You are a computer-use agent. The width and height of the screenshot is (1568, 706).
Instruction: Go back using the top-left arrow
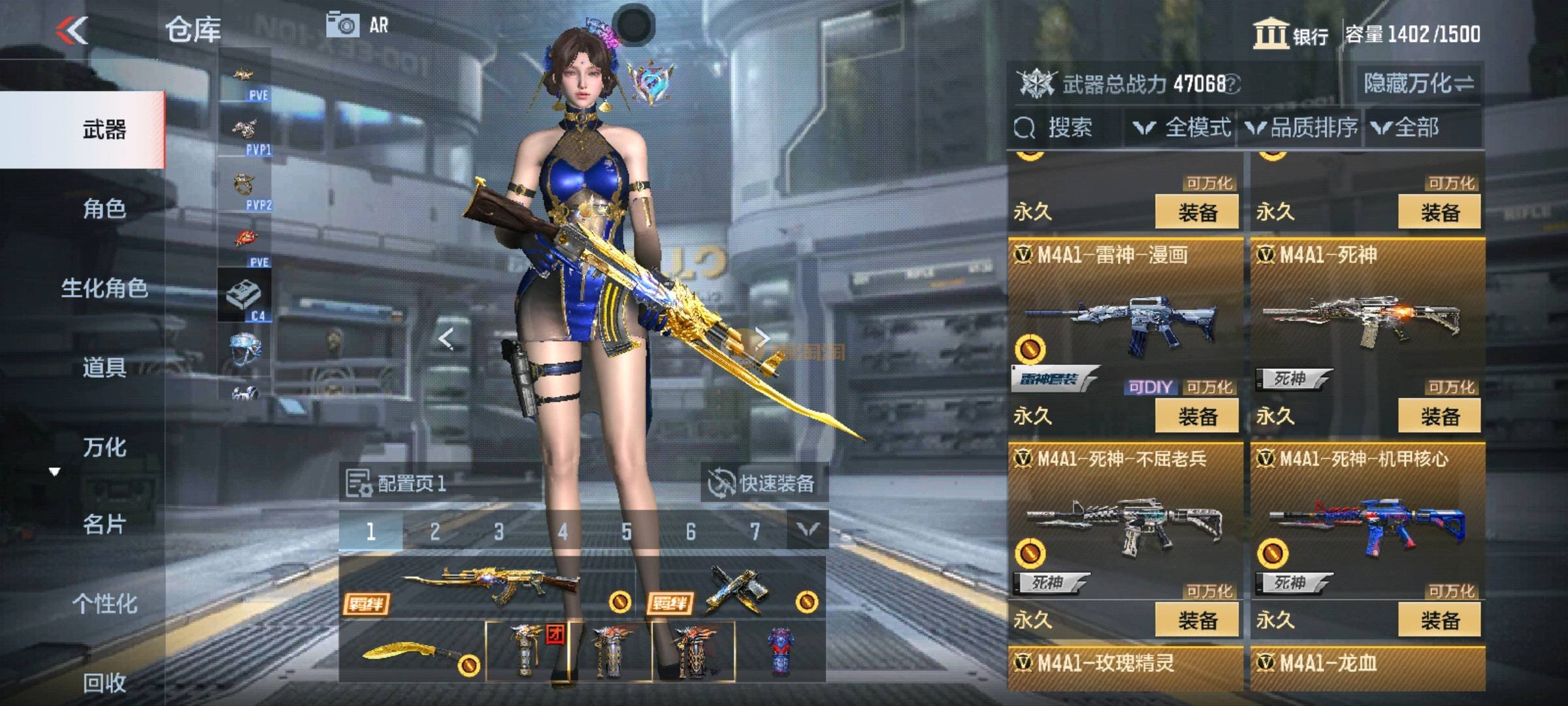click(72, 30)
